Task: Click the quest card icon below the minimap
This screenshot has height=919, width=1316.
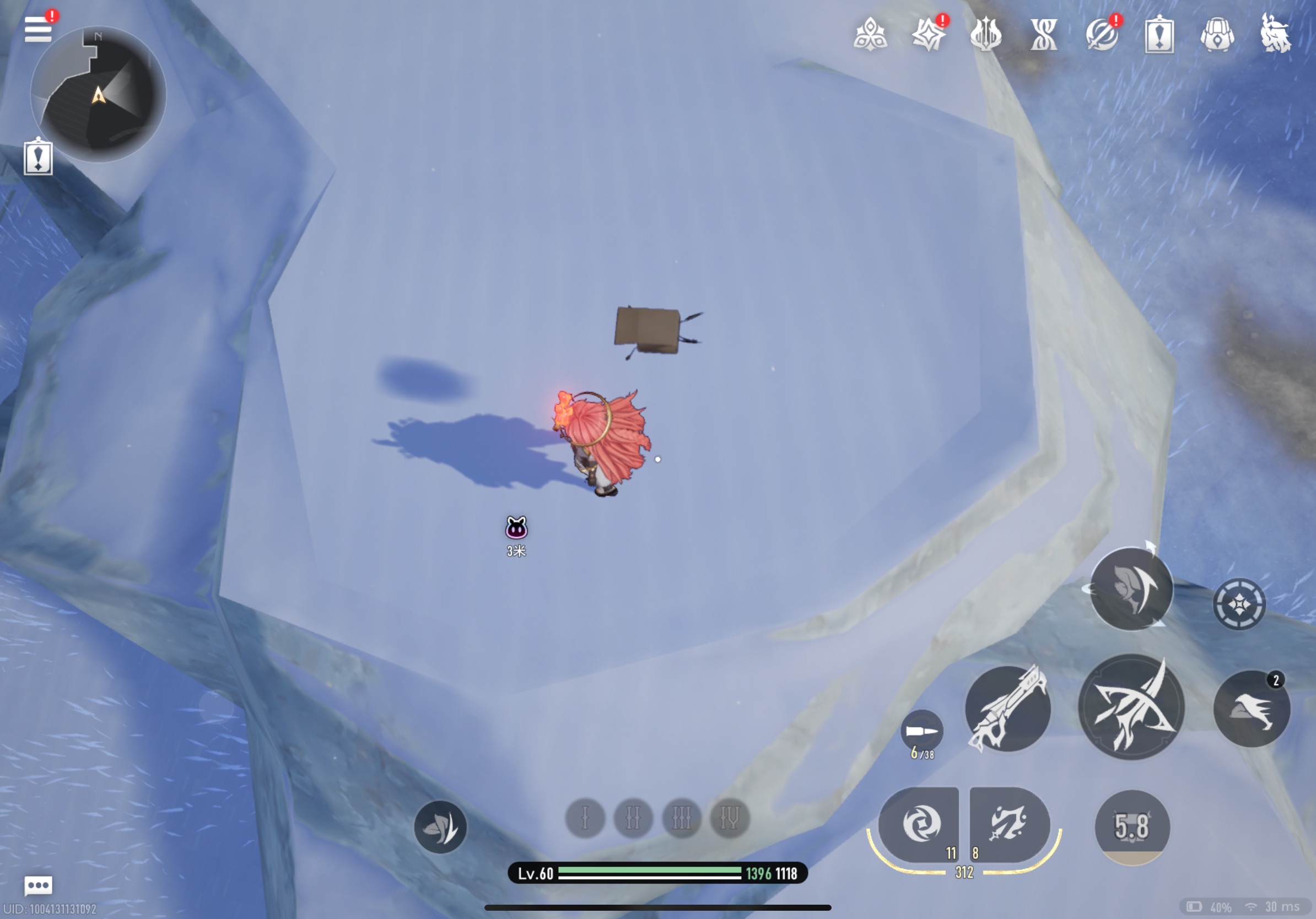Action: point(38,157)
